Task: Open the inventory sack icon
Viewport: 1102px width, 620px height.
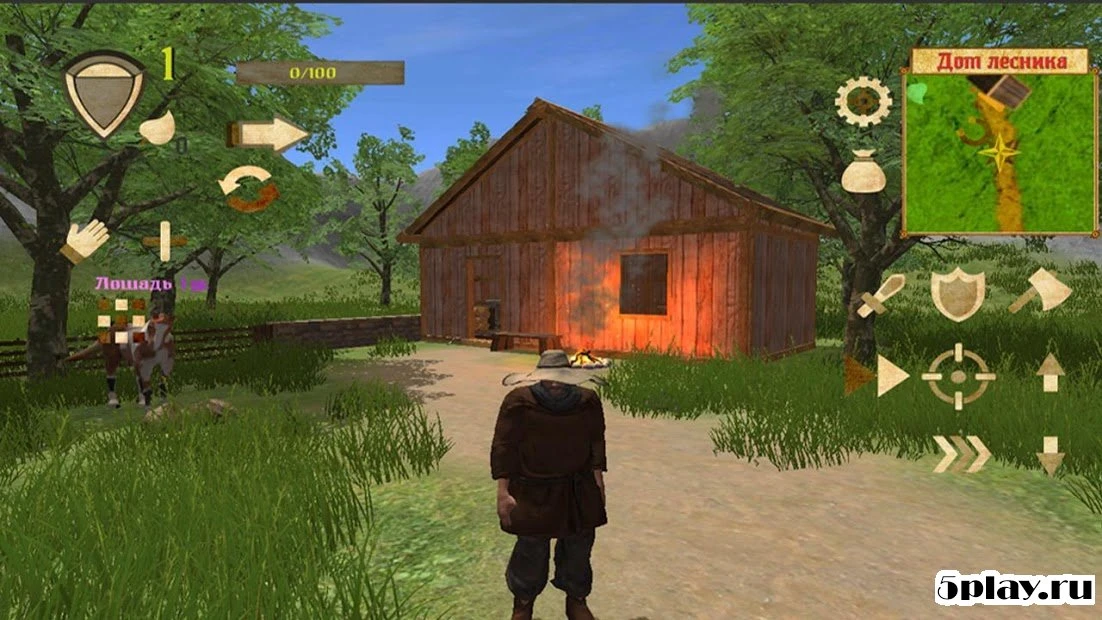Action: (863, 173)
